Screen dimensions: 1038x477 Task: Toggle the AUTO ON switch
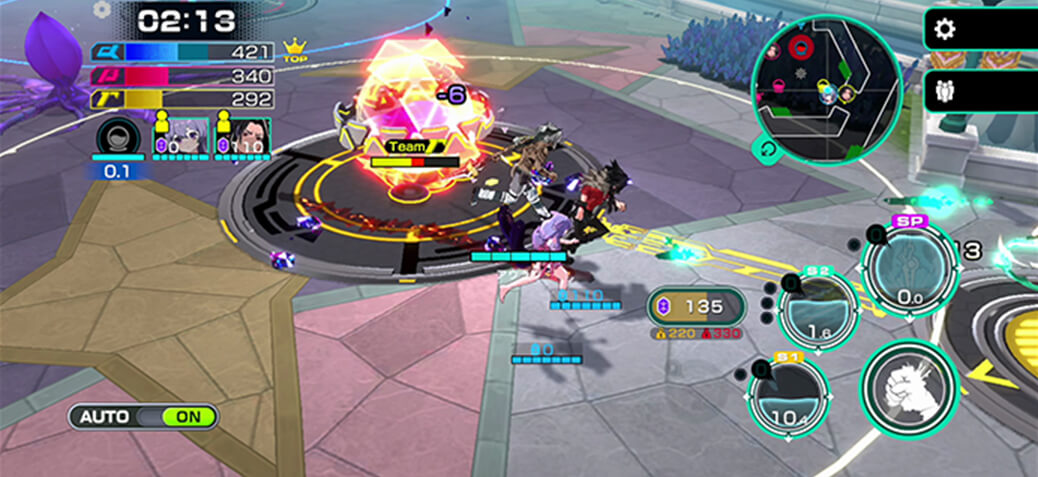tap(143, 416)
